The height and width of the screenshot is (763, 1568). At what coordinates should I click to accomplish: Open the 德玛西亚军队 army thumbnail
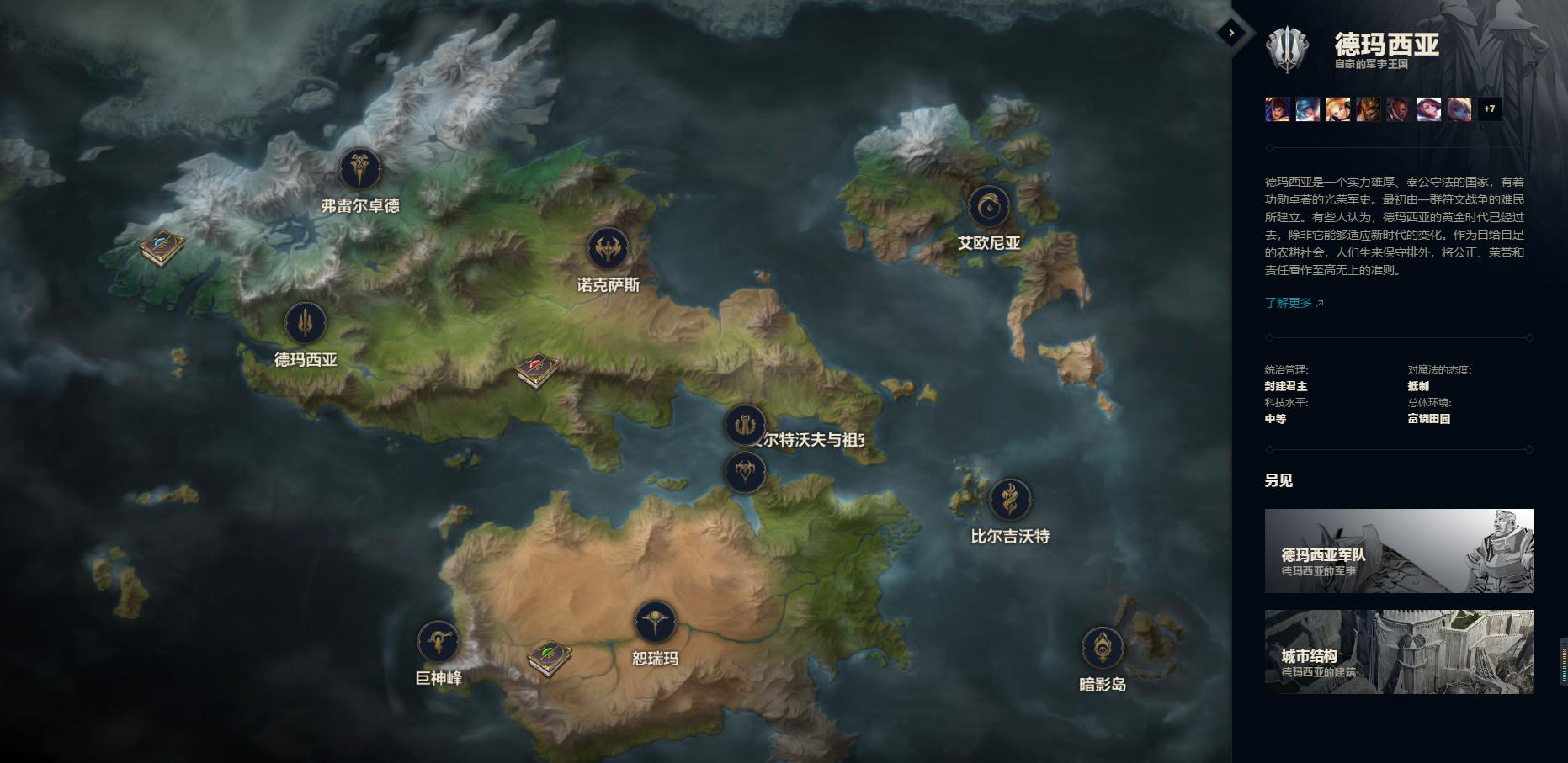coord(1399,551)
